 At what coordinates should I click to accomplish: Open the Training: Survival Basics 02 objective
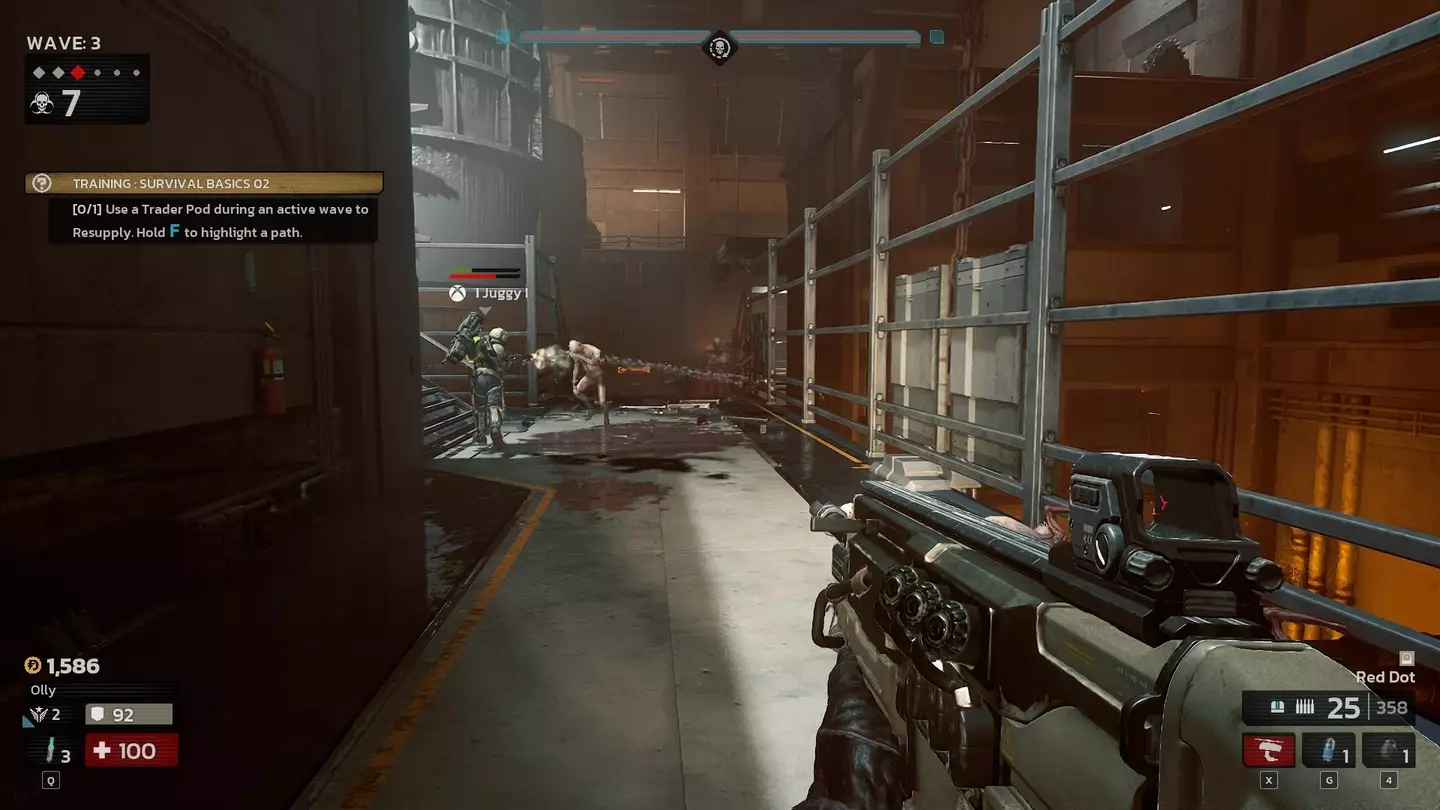(x=204, y=183)
